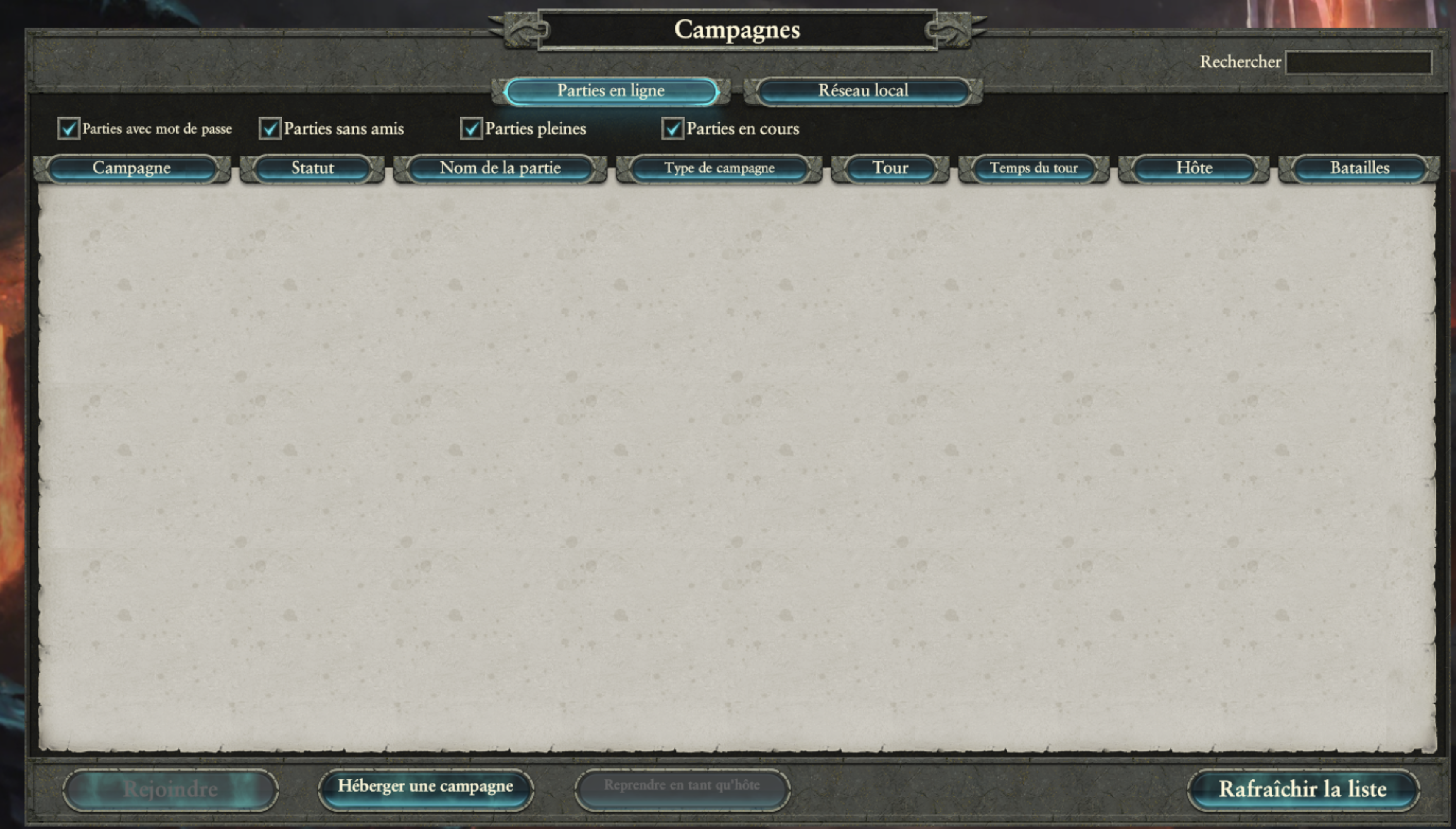Click the Nom de la partie header
1456x829 pixels.
tap(500, 169)
